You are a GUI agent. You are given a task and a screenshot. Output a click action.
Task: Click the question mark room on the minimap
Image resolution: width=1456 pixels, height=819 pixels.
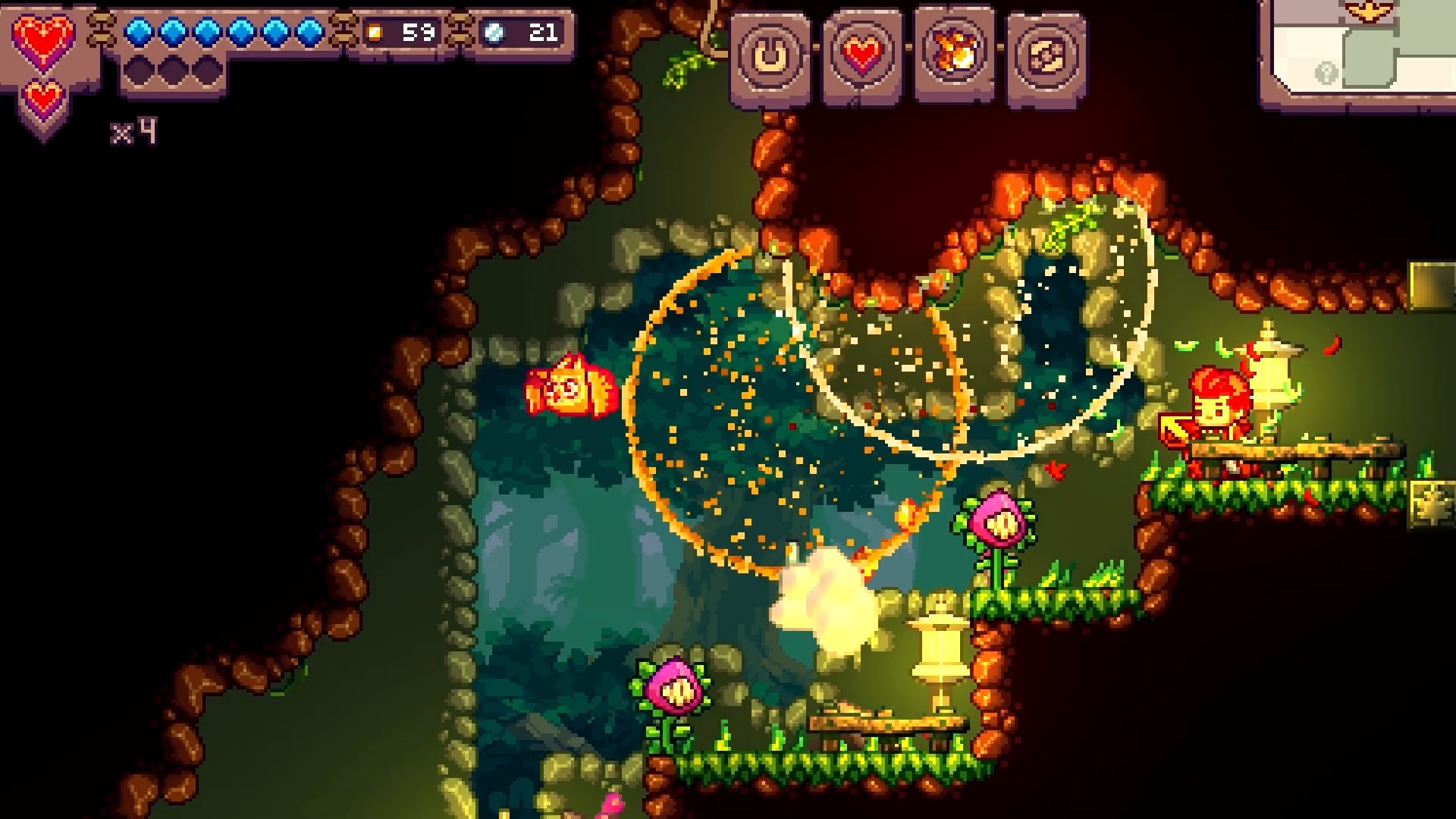[1326, 74]
